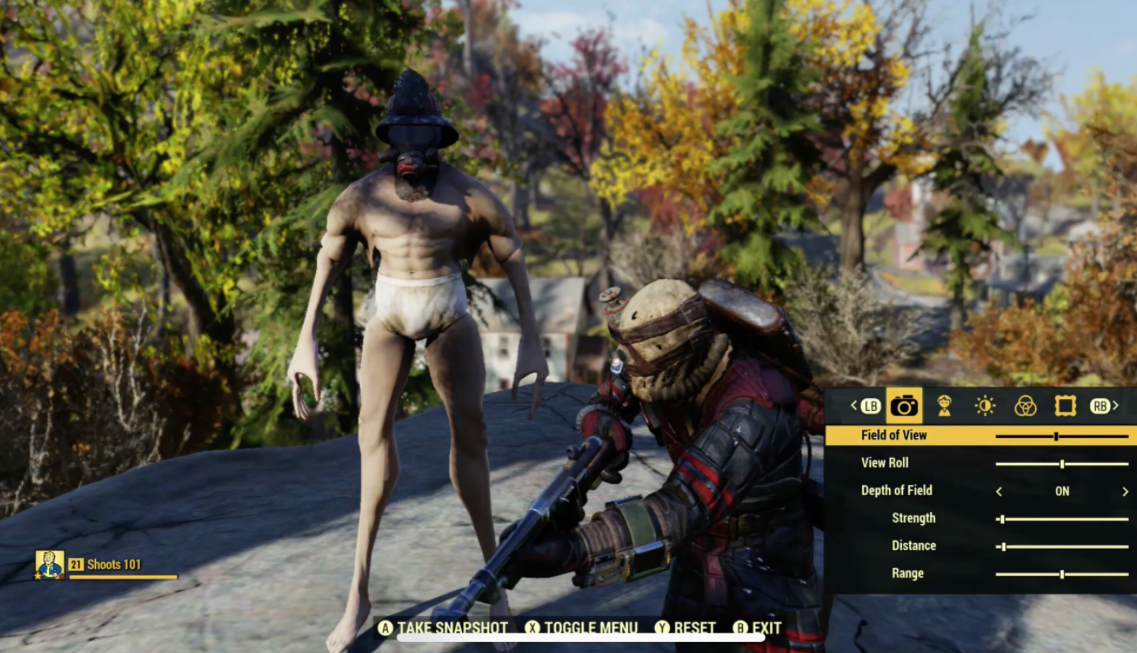Viewport: 1137px width, 653px height.
Task: Click Depth of Field's left arrow
Action: (998, 492)
